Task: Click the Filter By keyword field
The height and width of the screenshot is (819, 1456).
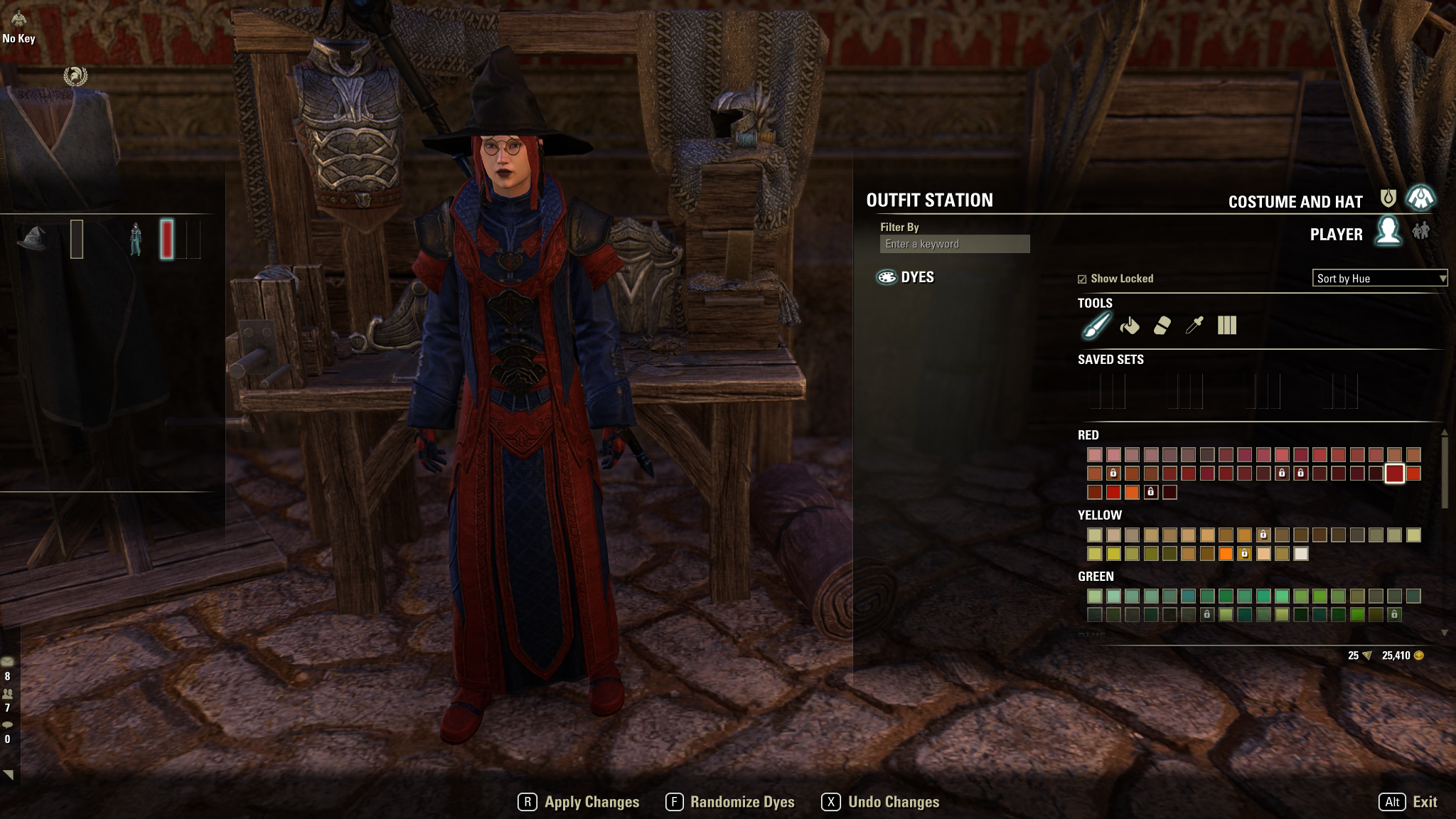Action: pyautogui.click(x=954, y=244)
